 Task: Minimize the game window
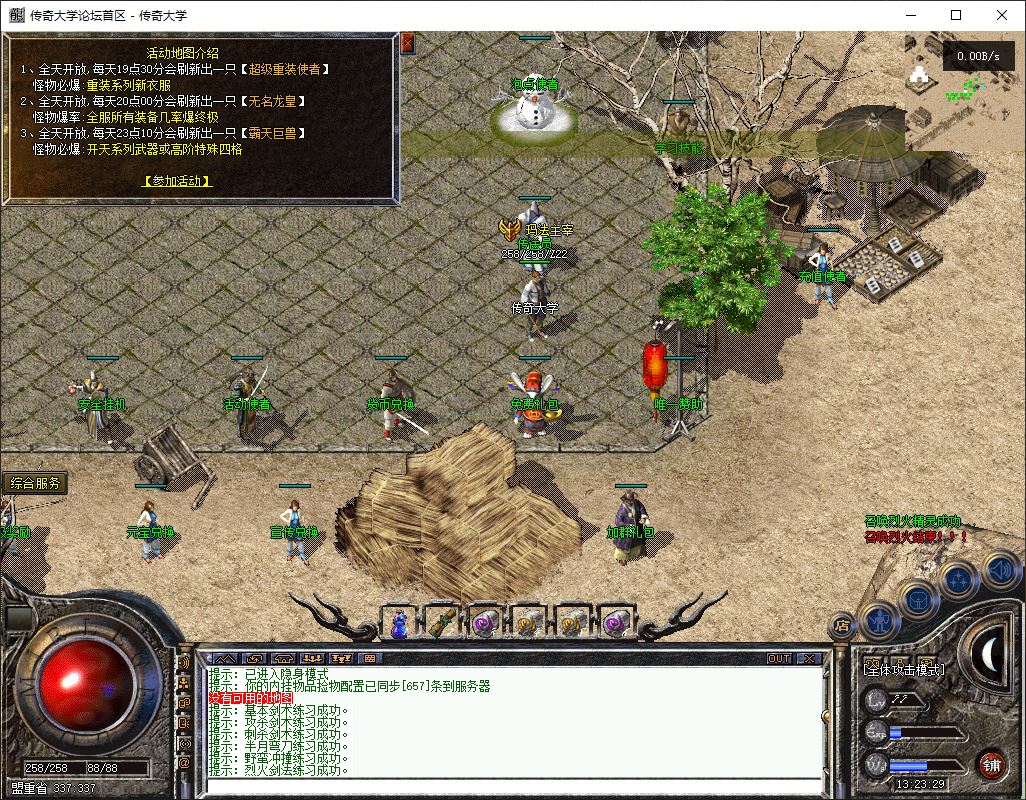coord(910,15)
